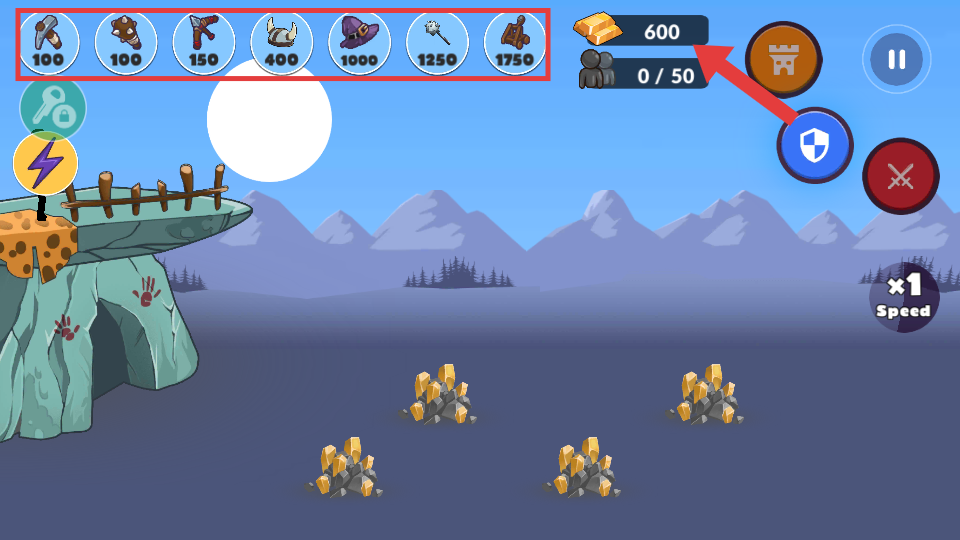This screenshot has width=960, height=540.
Task: Choose the purple wizard hat unit
Action: pos(359,42)
